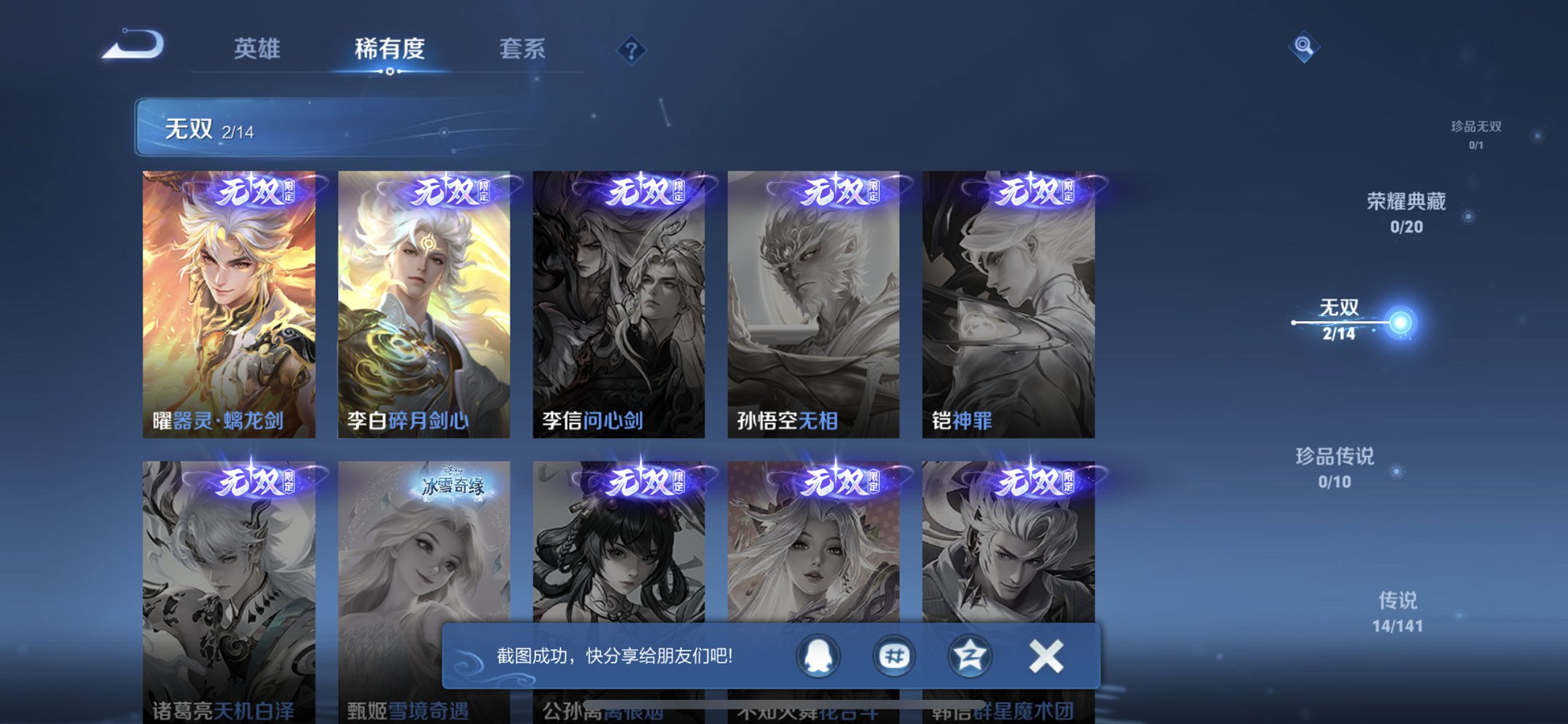This screenshot has height=724, width=1568.
Task: Switch to the 套系 tab
Action: [523, 50]
